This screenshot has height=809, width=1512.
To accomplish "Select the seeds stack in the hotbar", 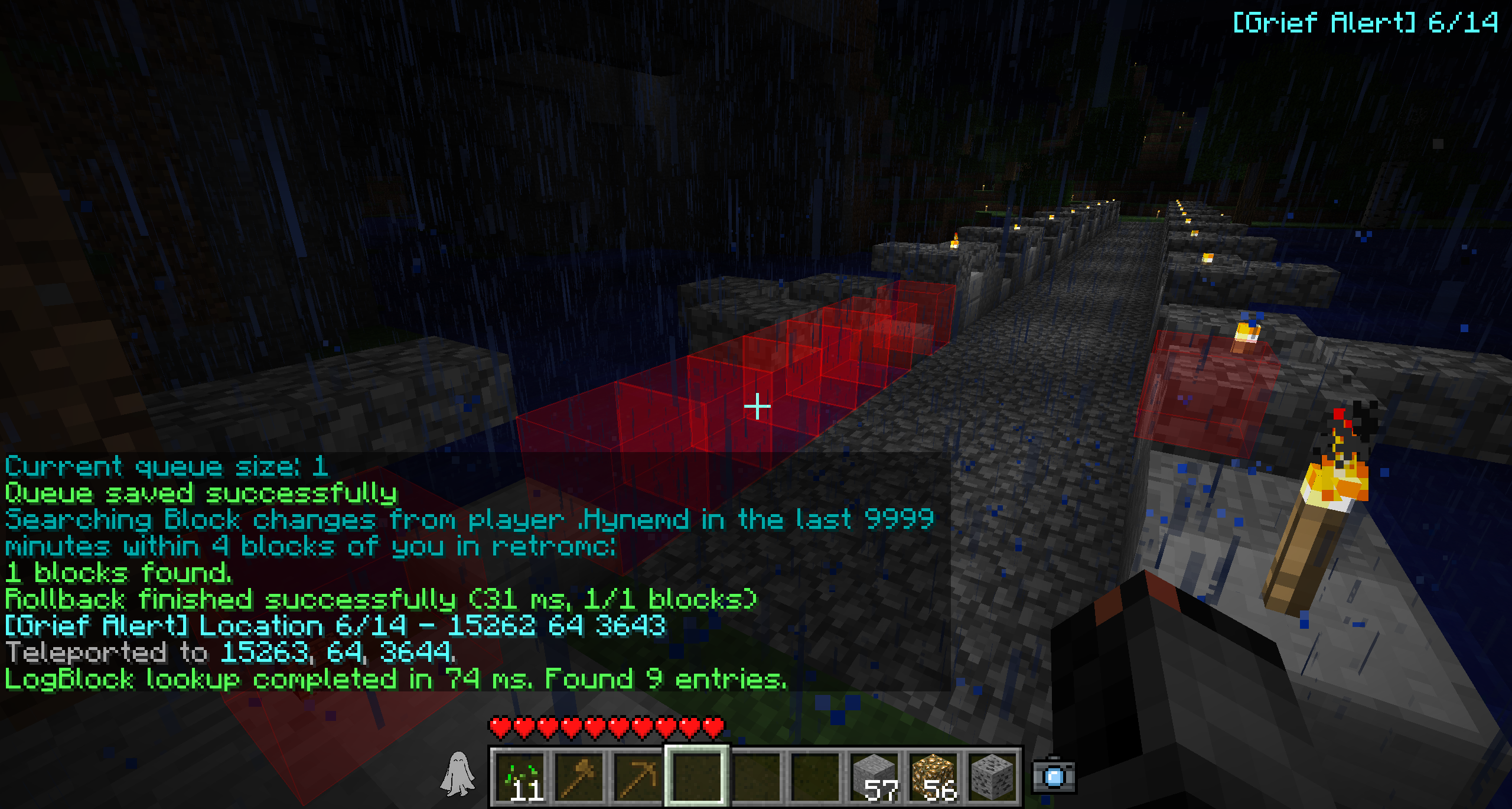I will click(x=520, y=776).
